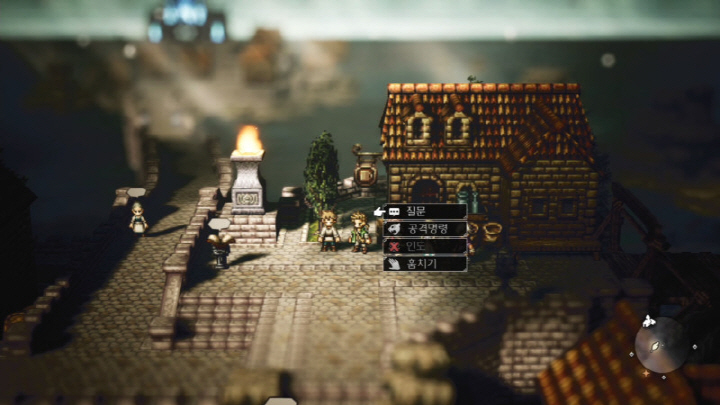Choose 훔치기 (Steal) from the menu

pos(424,263)
